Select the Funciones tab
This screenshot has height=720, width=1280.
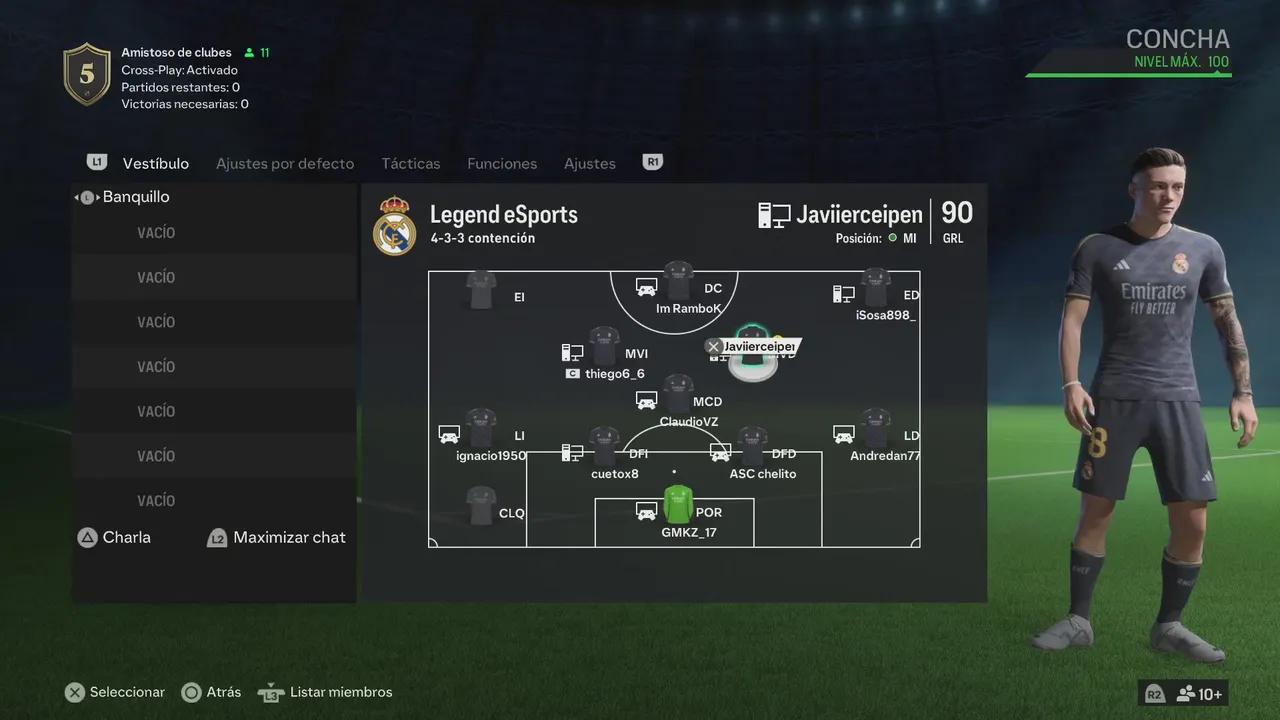click(x=502, y=163)
